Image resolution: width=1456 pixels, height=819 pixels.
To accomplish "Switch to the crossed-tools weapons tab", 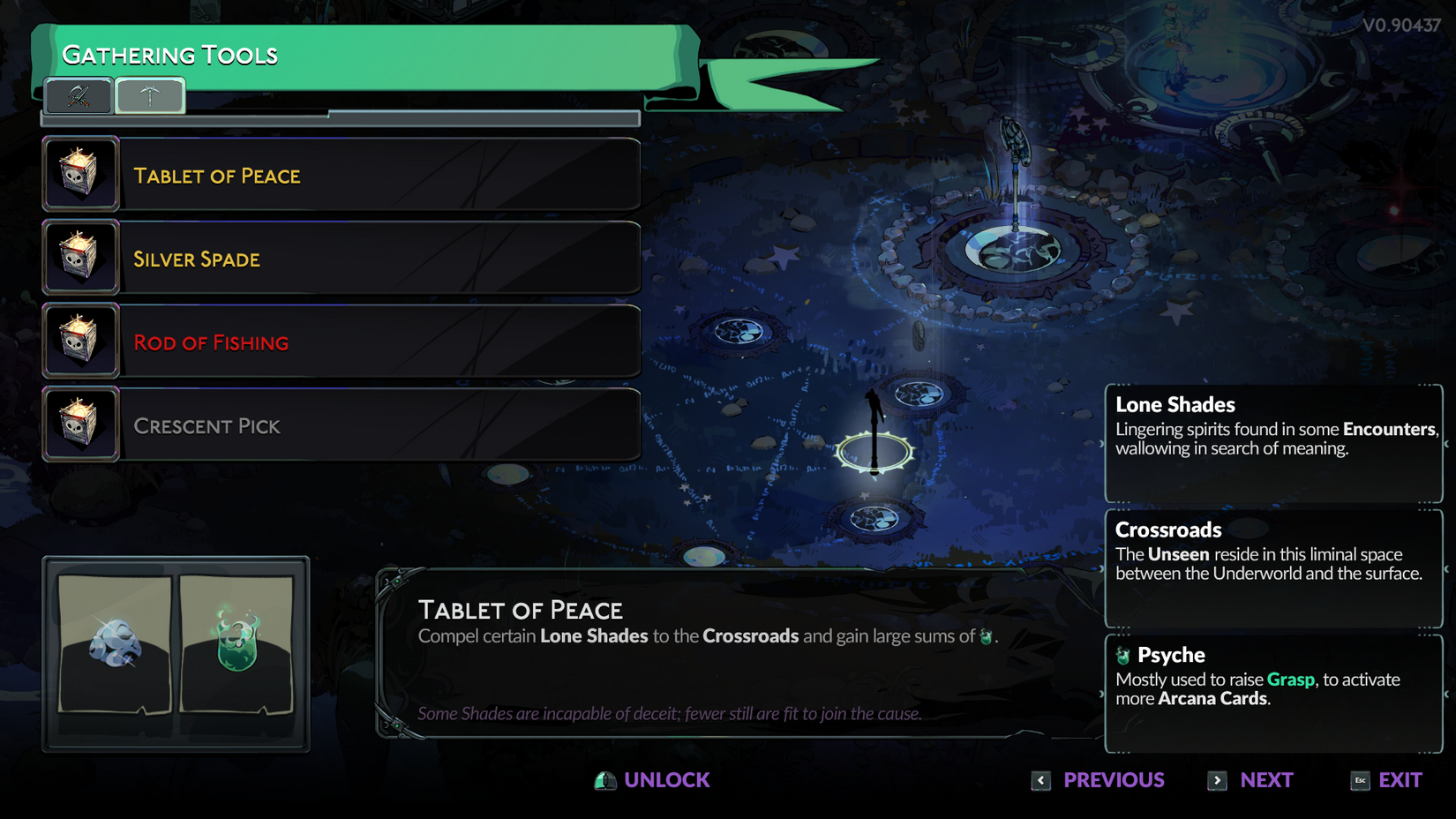I will click(x=79, y=96).
